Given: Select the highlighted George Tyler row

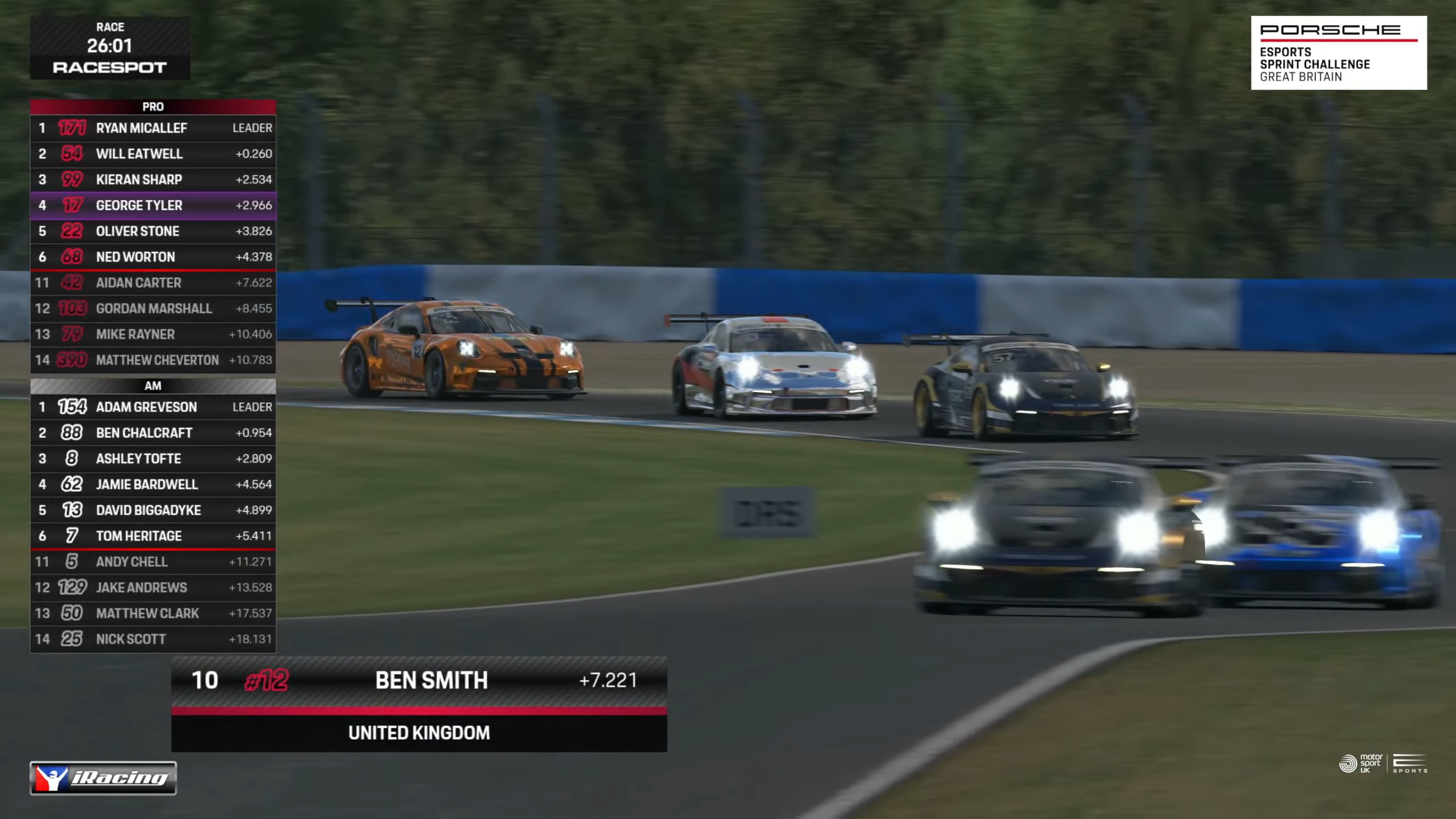Looking at the screenshot, I should tap(152, 205).
